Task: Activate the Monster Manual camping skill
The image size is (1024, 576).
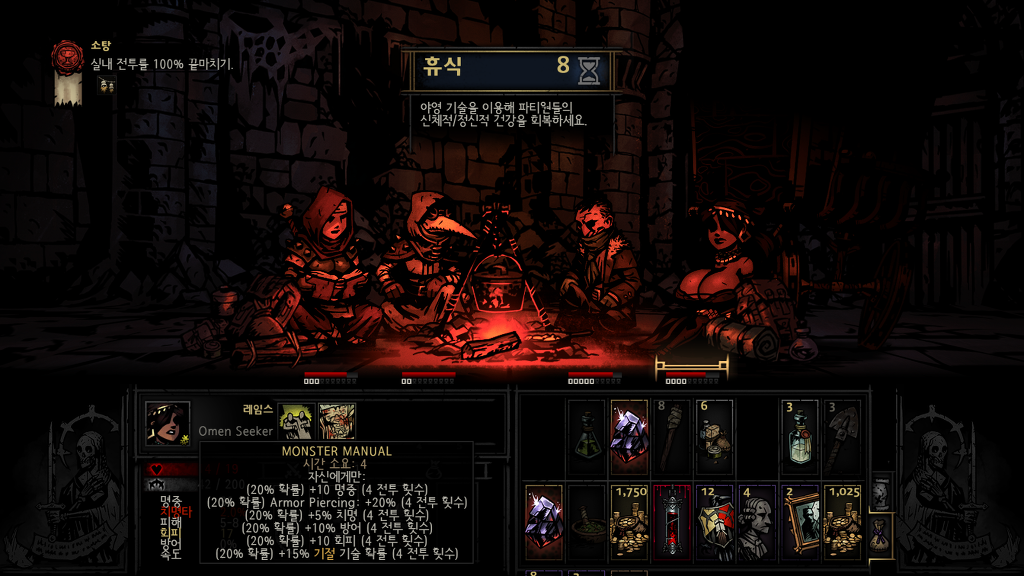Action: (x=337, y=421)
